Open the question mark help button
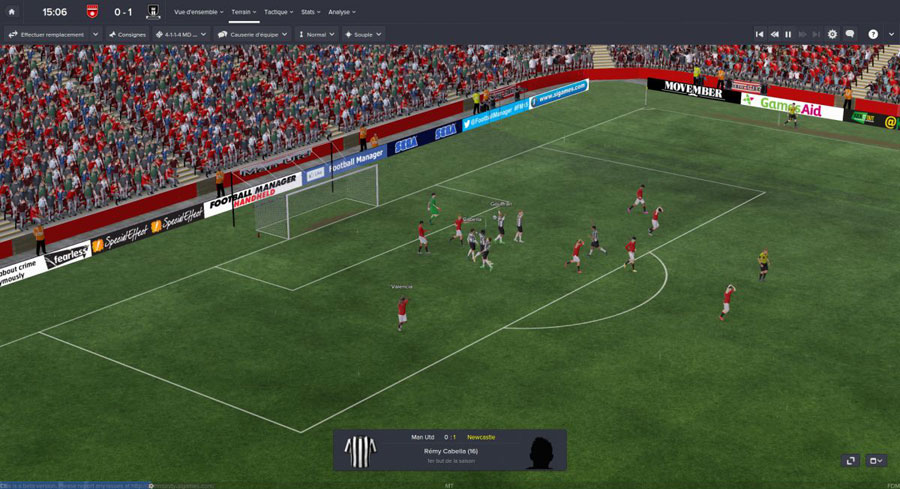The height and width of the screenshot is (489, 900). point(873,34)
